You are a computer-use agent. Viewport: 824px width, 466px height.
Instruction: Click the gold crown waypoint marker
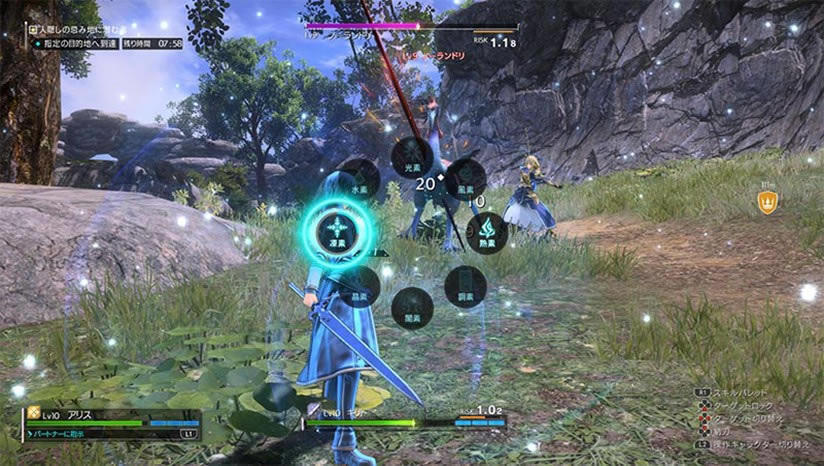click(x=767, y=203)
